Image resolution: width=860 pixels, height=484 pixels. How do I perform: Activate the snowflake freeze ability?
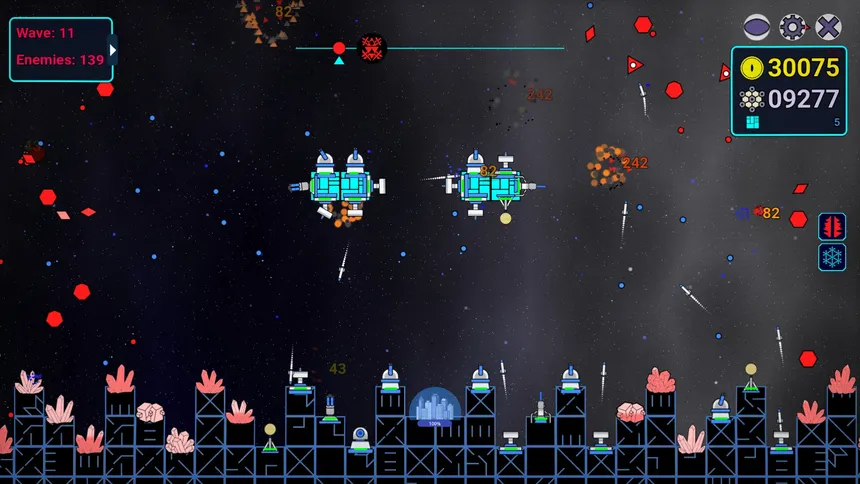(832, 257)
